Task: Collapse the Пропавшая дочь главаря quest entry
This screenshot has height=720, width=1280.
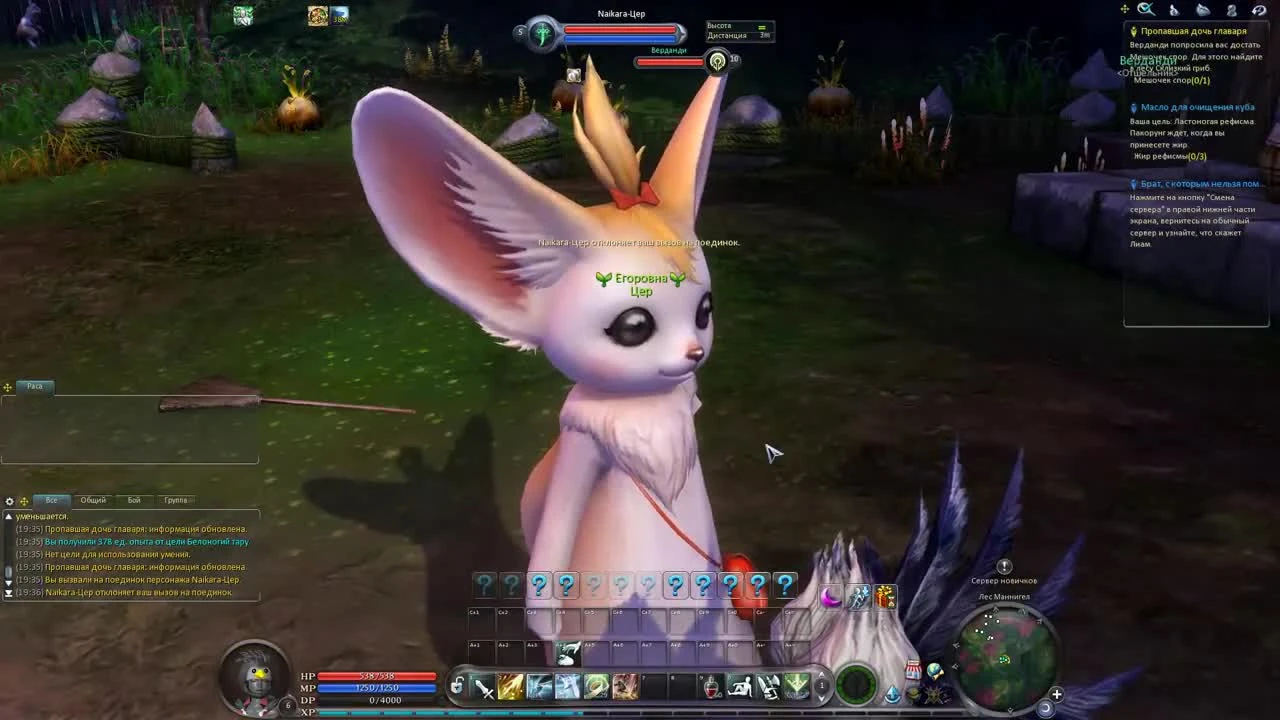Action: point(1195,30)
